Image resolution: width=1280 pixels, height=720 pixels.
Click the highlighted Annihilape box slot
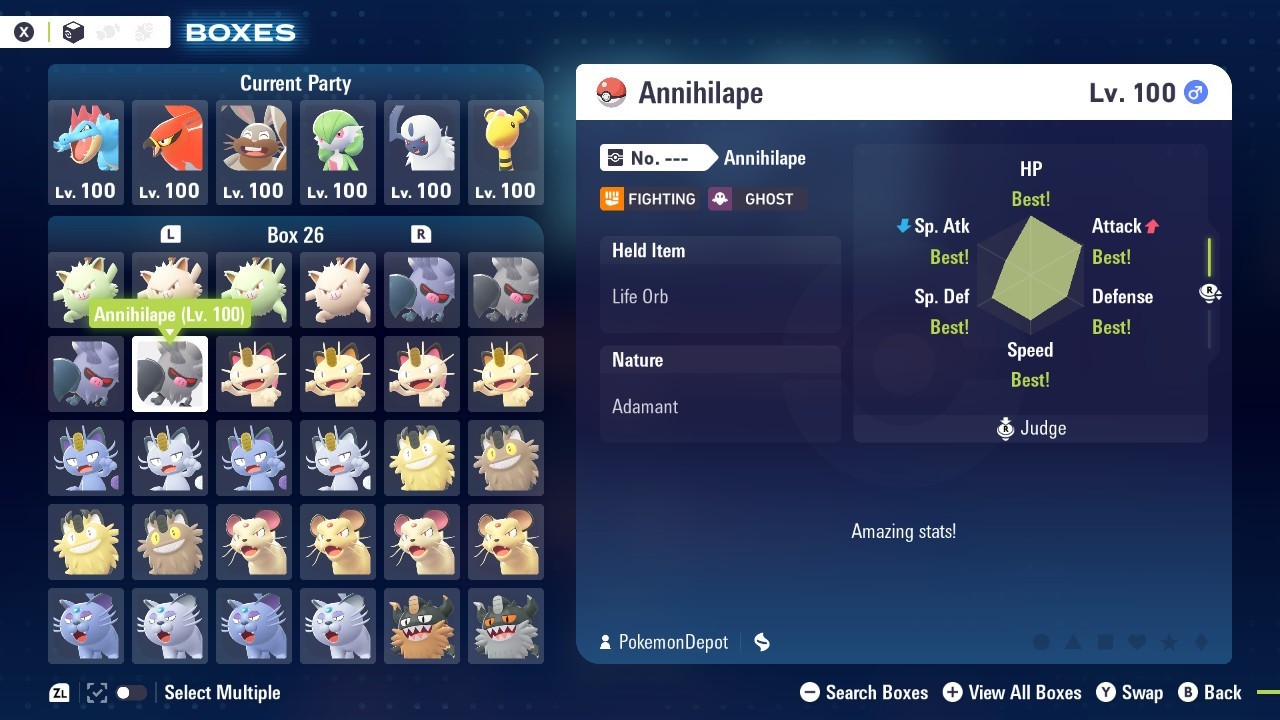coord(170,374)
